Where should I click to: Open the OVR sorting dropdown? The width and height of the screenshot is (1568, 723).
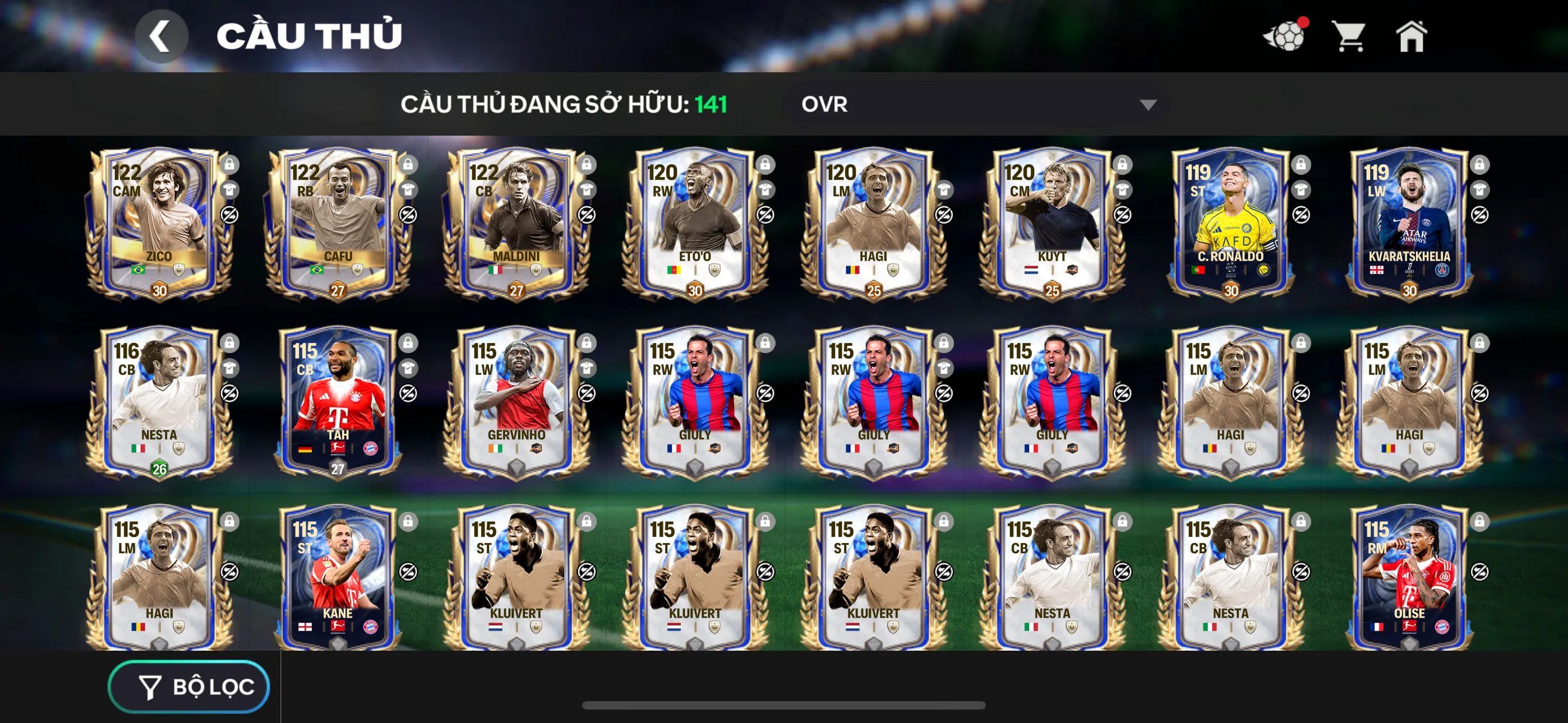974,105
